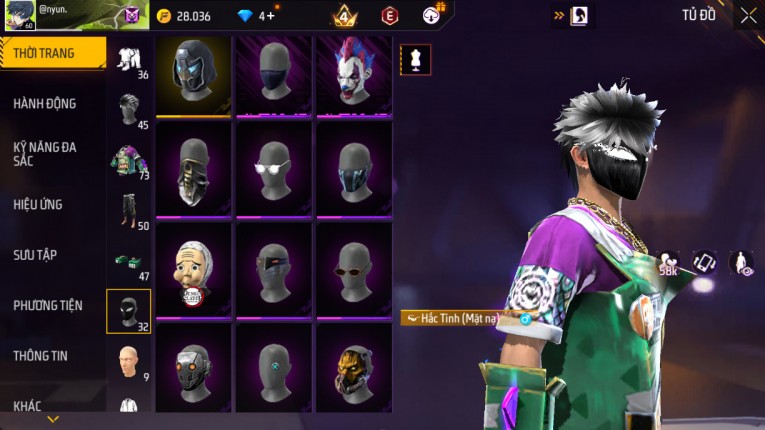
Task: Switch to the THỜI TRANG tab
Action: pyautogui.click(x=50, y=53)
